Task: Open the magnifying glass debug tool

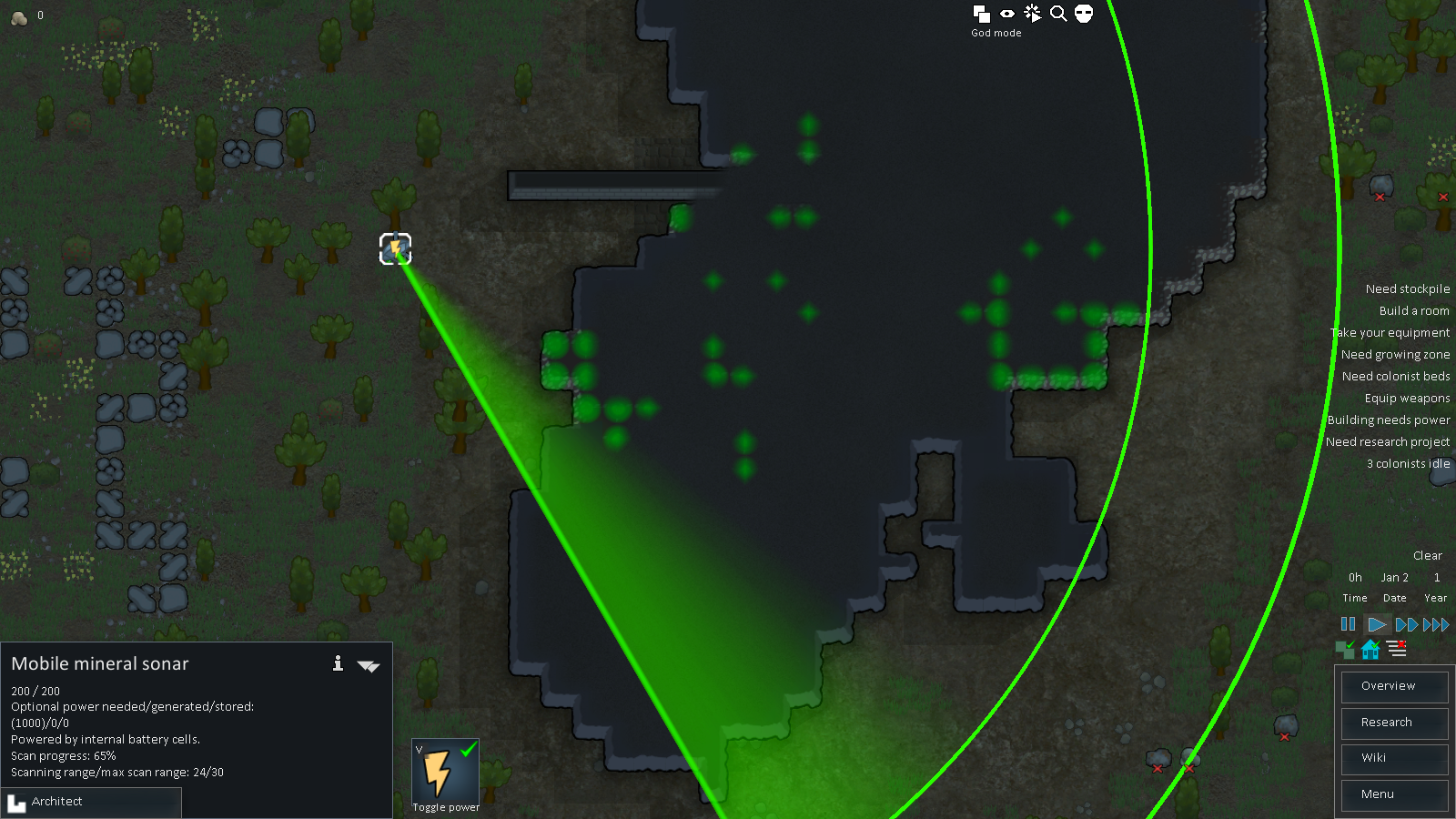Action: [1057, 14]
